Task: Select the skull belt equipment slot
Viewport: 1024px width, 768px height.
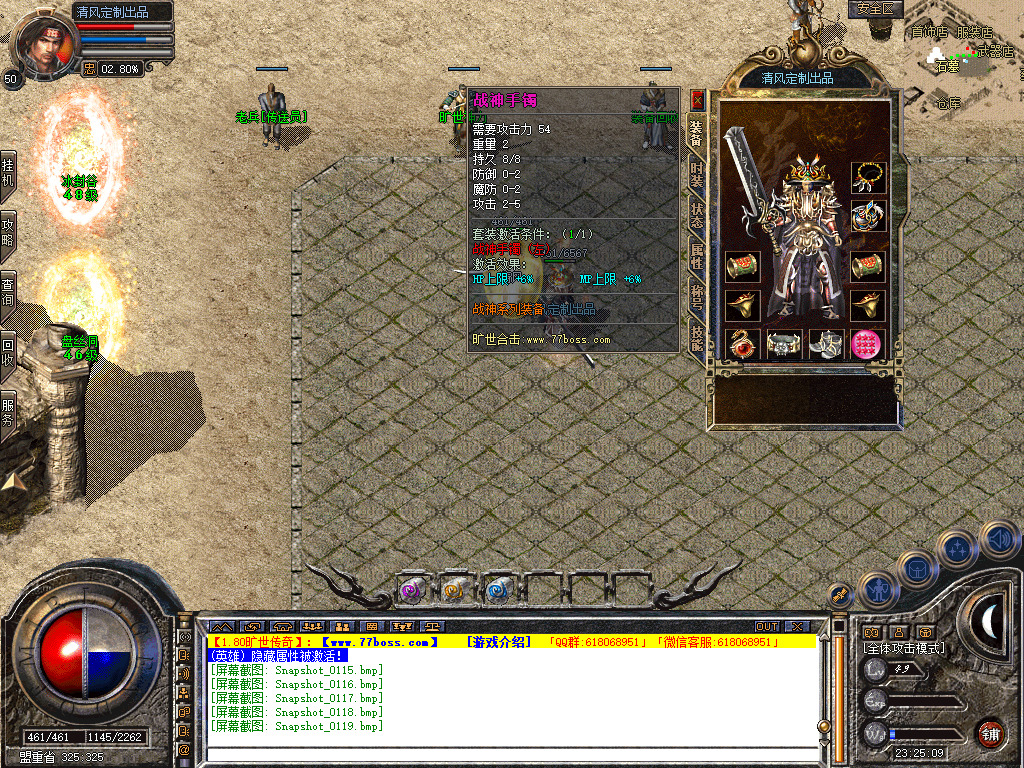Action: pyautogui.click(x=785, y=344)
